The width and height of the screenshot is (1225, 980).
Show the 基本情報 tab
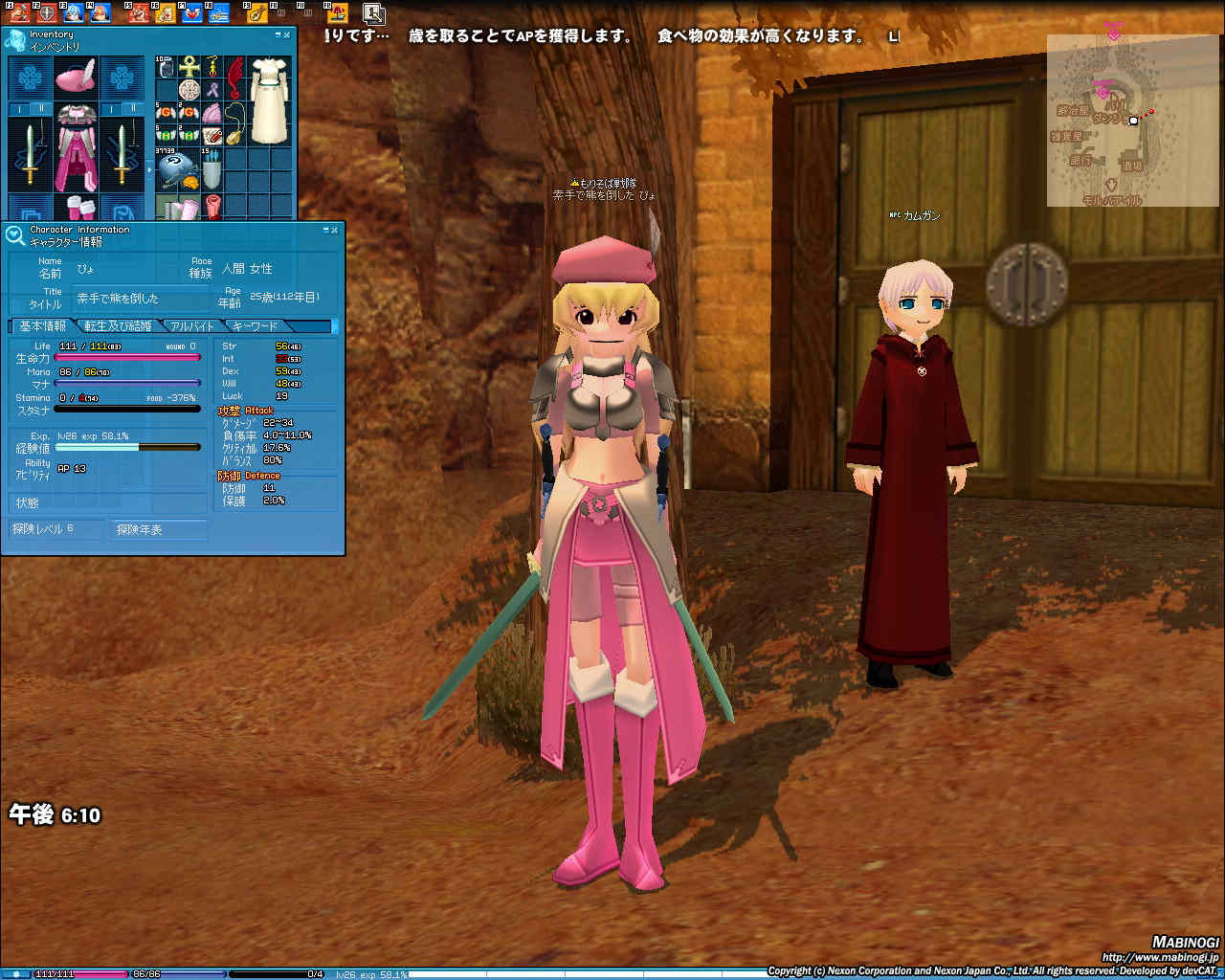tap(43, 326)
